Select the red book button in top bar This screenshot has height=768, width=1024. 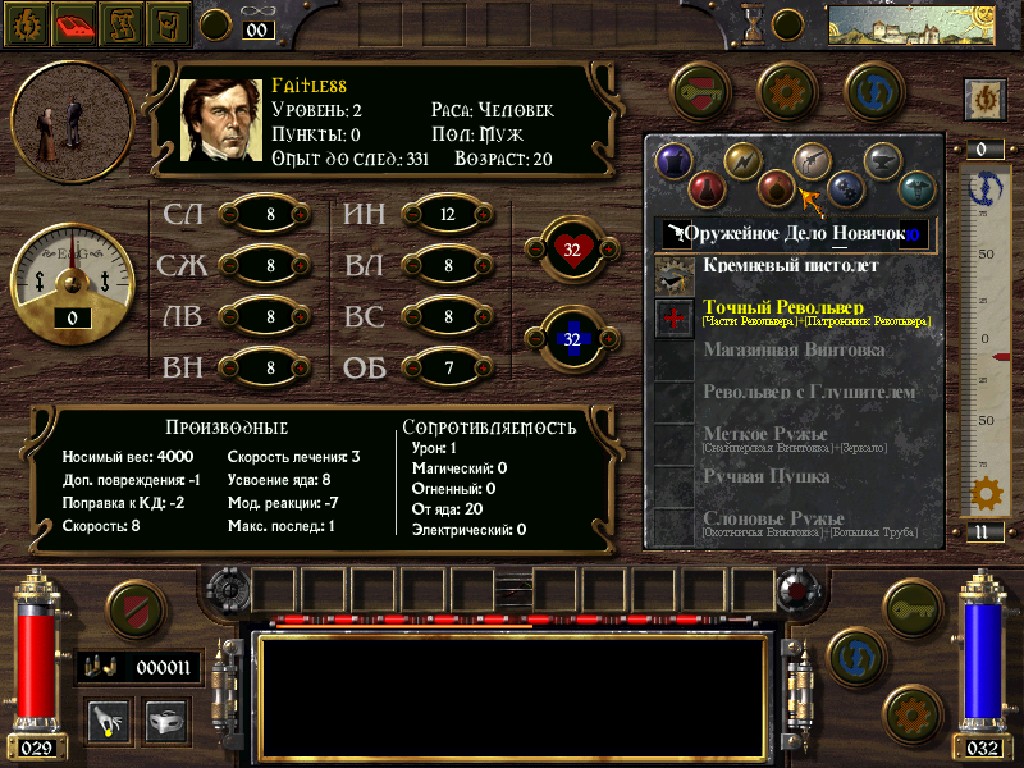[x=75, y=25]
